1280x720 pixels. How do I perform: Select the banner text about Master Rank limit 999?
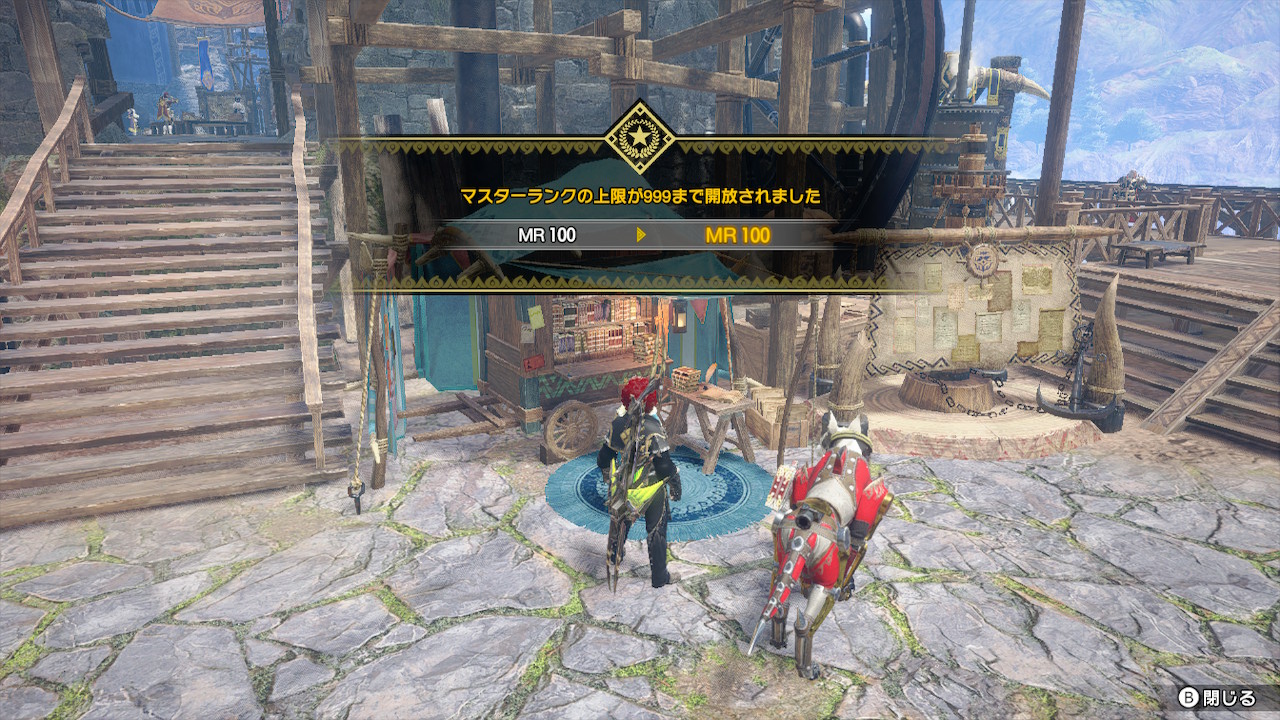[x=640, y=195]
